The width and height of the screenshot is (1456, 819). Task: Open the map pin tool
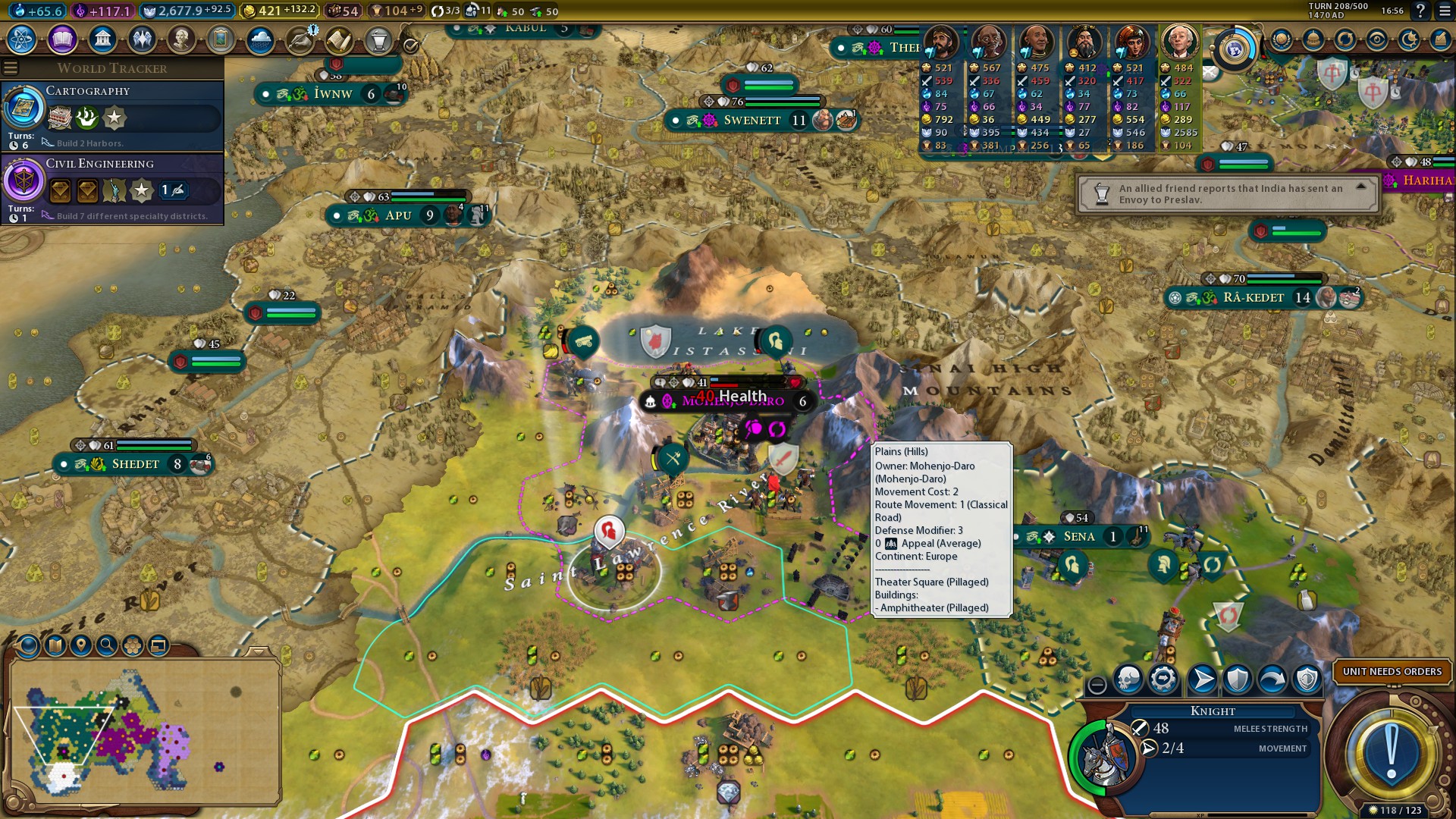pos(81,645)
